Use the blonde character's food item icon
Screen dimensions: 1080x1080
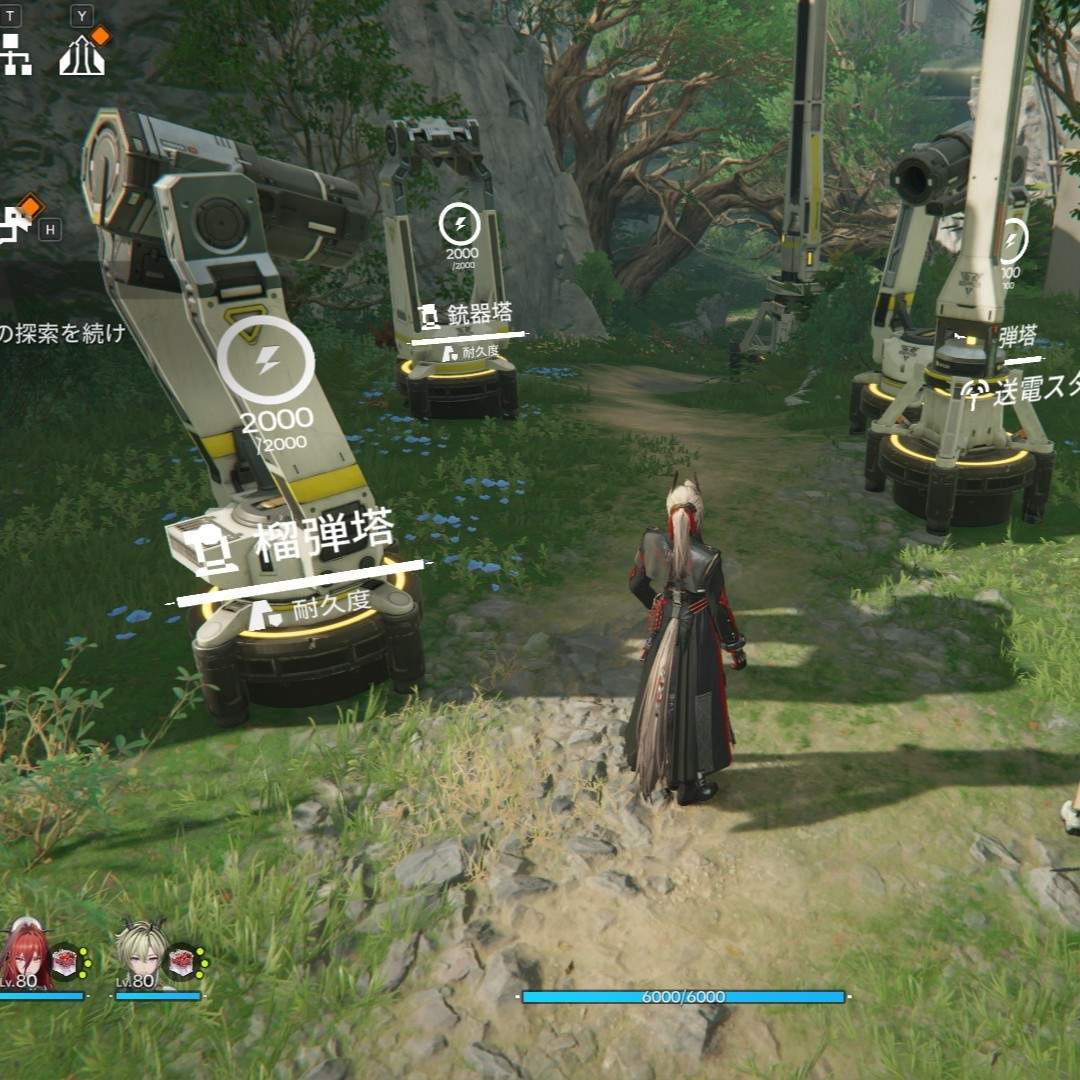click(x=182, y=962)
